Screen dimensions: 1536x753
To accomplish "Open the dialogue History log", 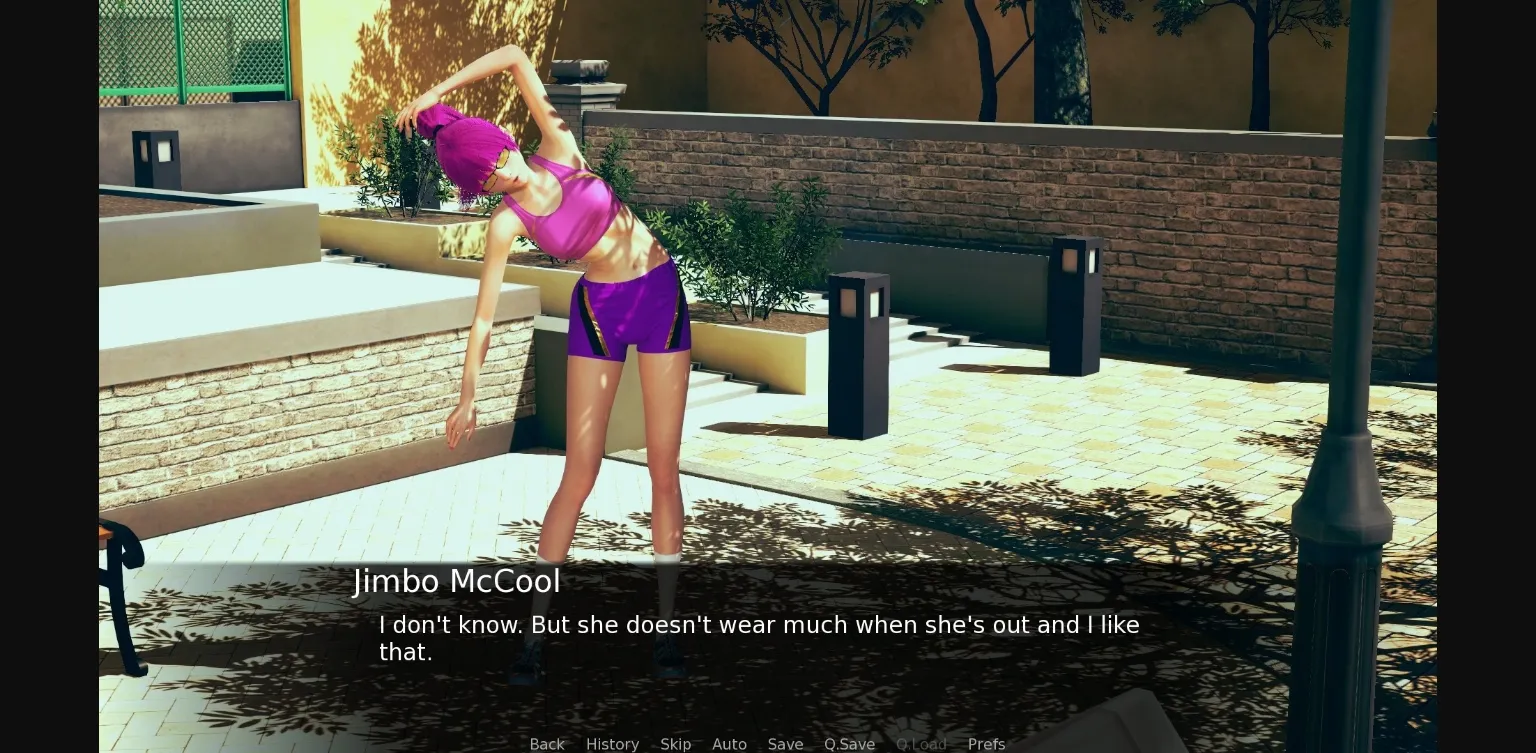I will (x=612, y=744).
